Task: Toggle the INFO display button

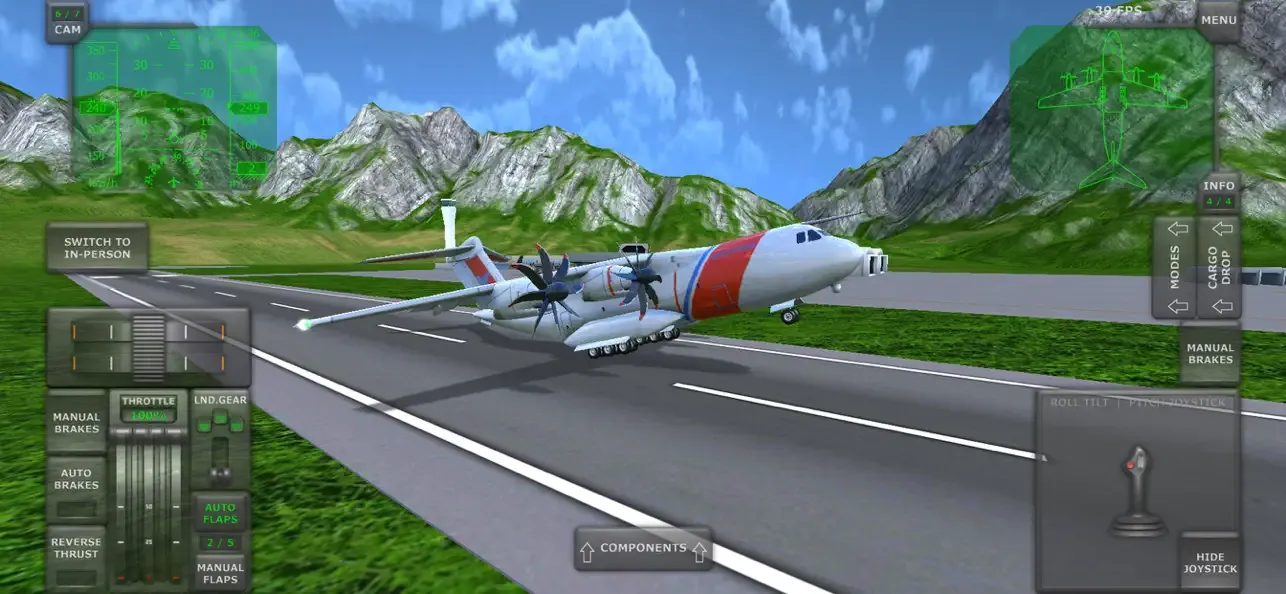Action: pos(1219,193)
